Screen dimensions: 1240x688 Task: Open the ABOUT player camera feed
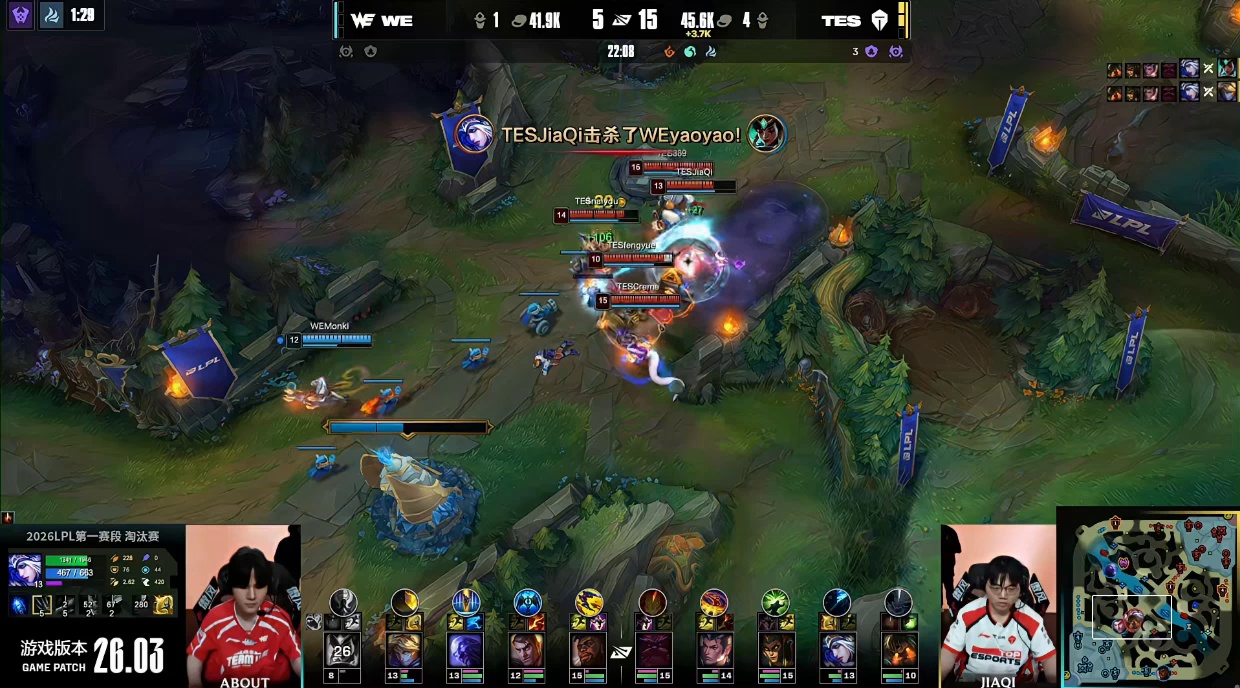coord(243,606)
